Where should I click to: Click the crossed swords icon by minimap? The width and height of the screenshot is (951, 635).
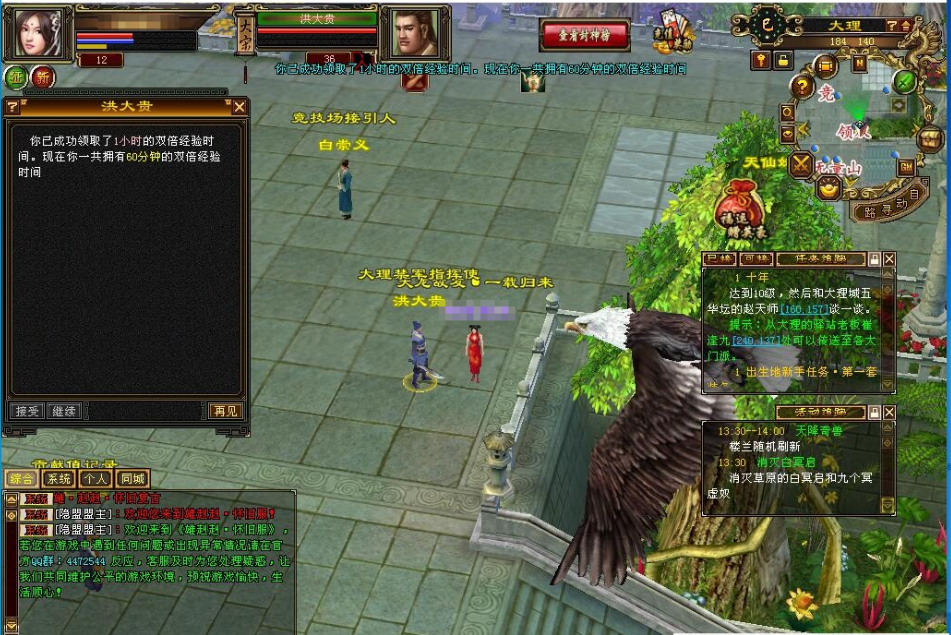[801, 165]
